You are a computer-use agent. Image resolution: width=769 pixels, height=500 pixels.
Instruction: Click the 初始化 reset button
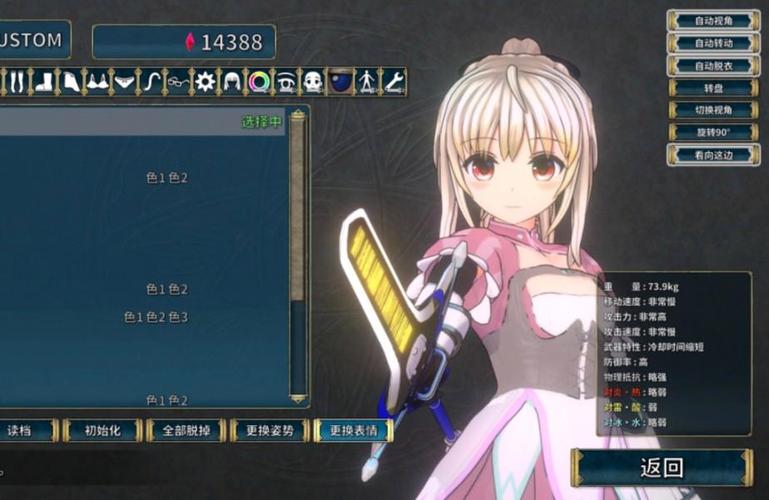(x=103, y=430)
